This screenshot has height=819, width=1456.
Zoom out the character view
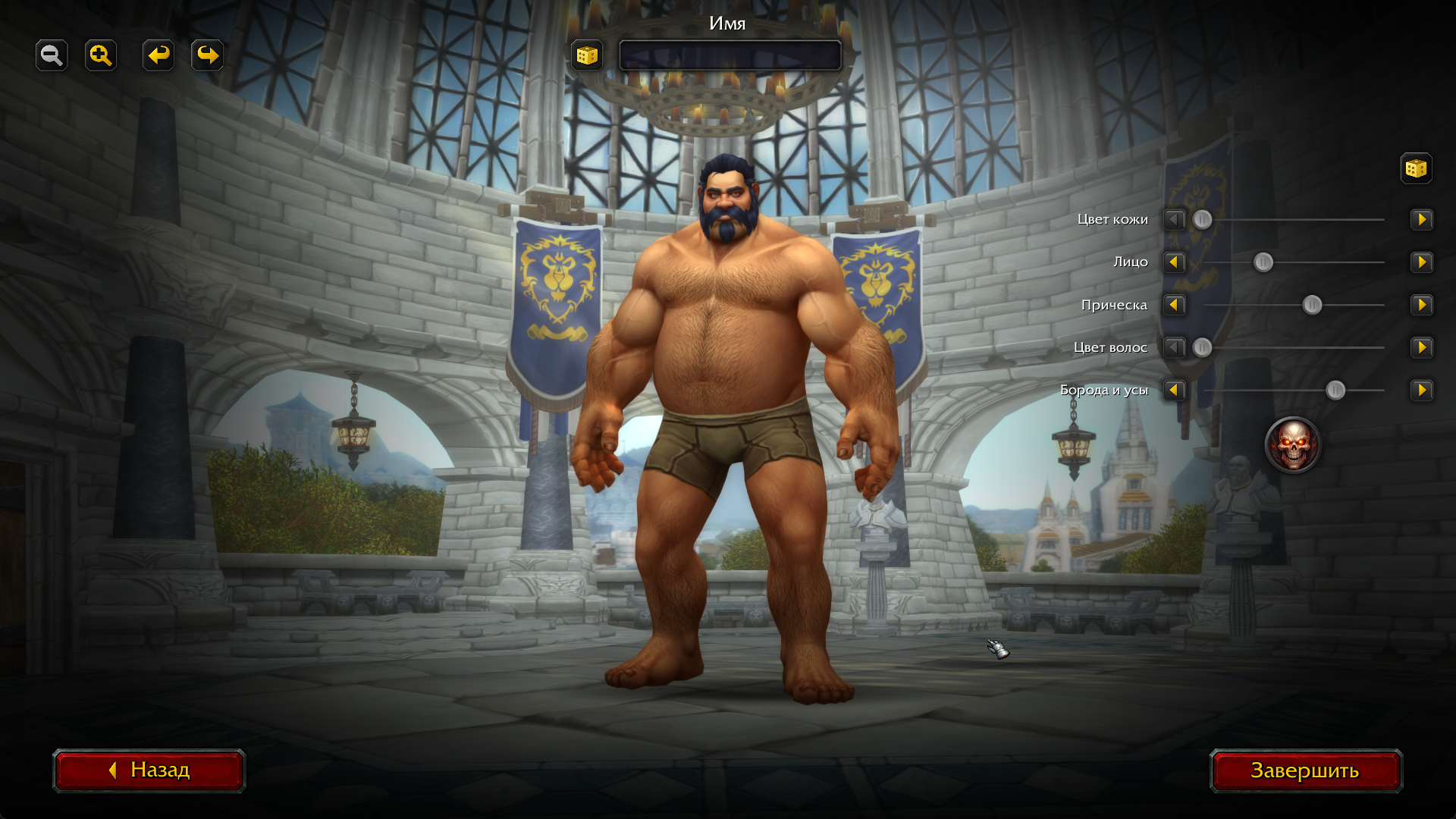(52, 55)
